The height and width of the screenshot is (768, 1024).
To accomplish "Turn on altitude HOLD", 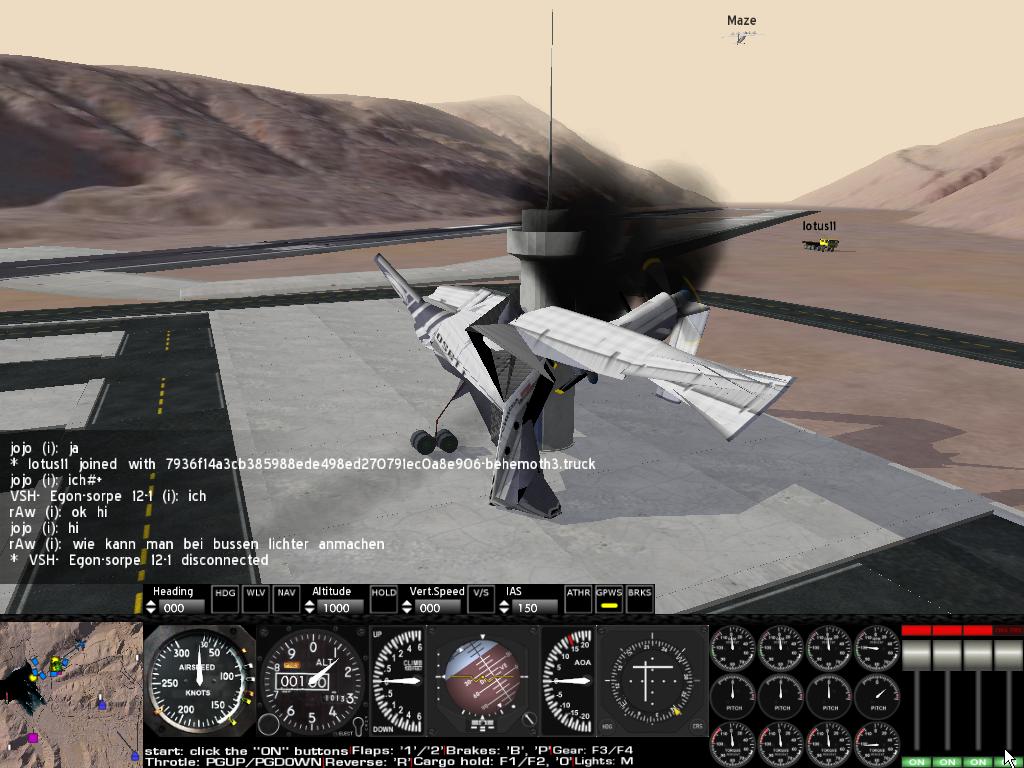I will (383, 598).
